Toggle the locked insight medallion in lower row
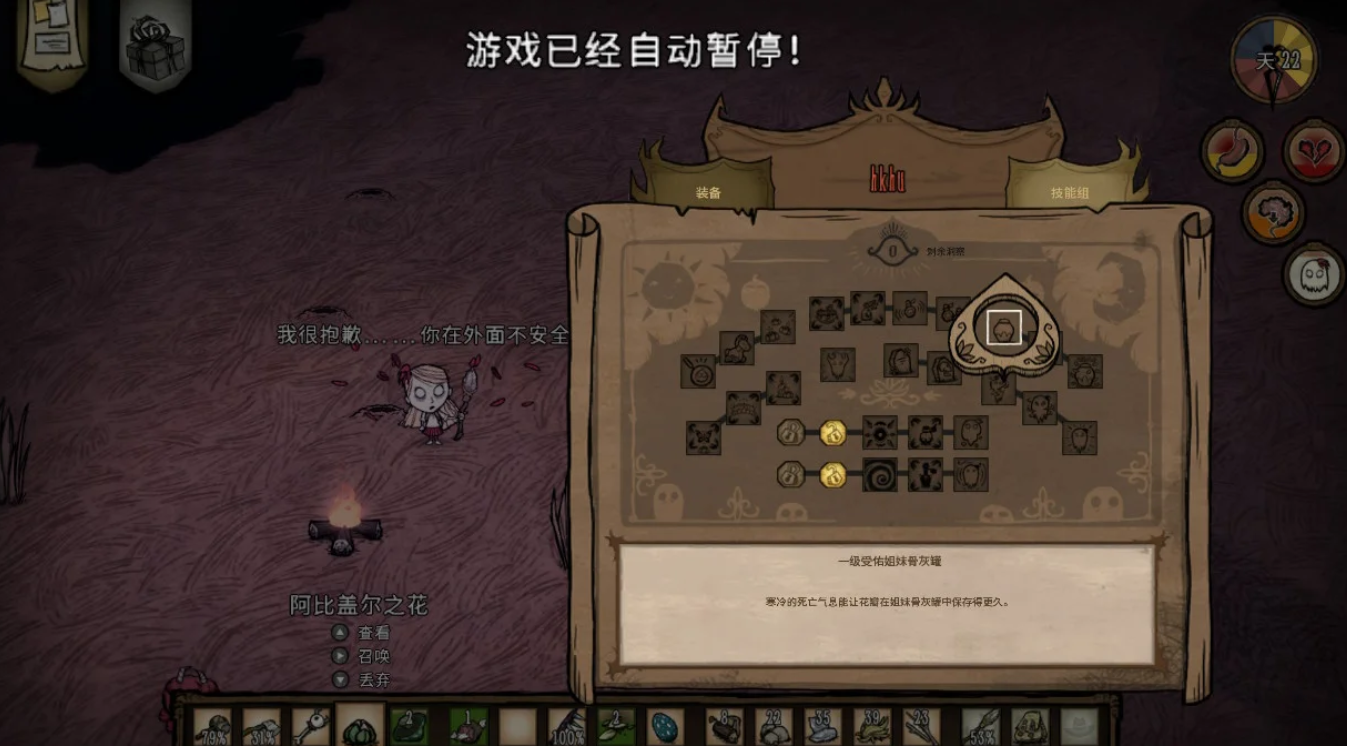 click(789, 474)
